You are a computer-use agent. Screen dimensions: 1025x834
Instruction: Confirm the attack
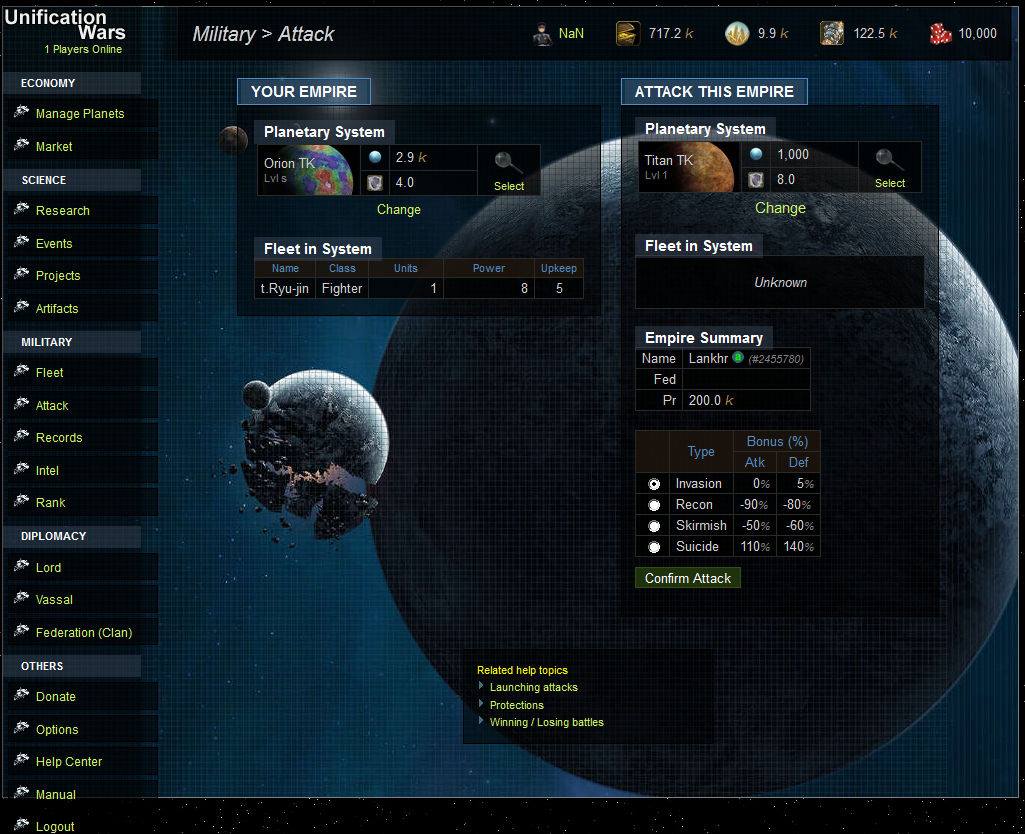pos(688,578)
